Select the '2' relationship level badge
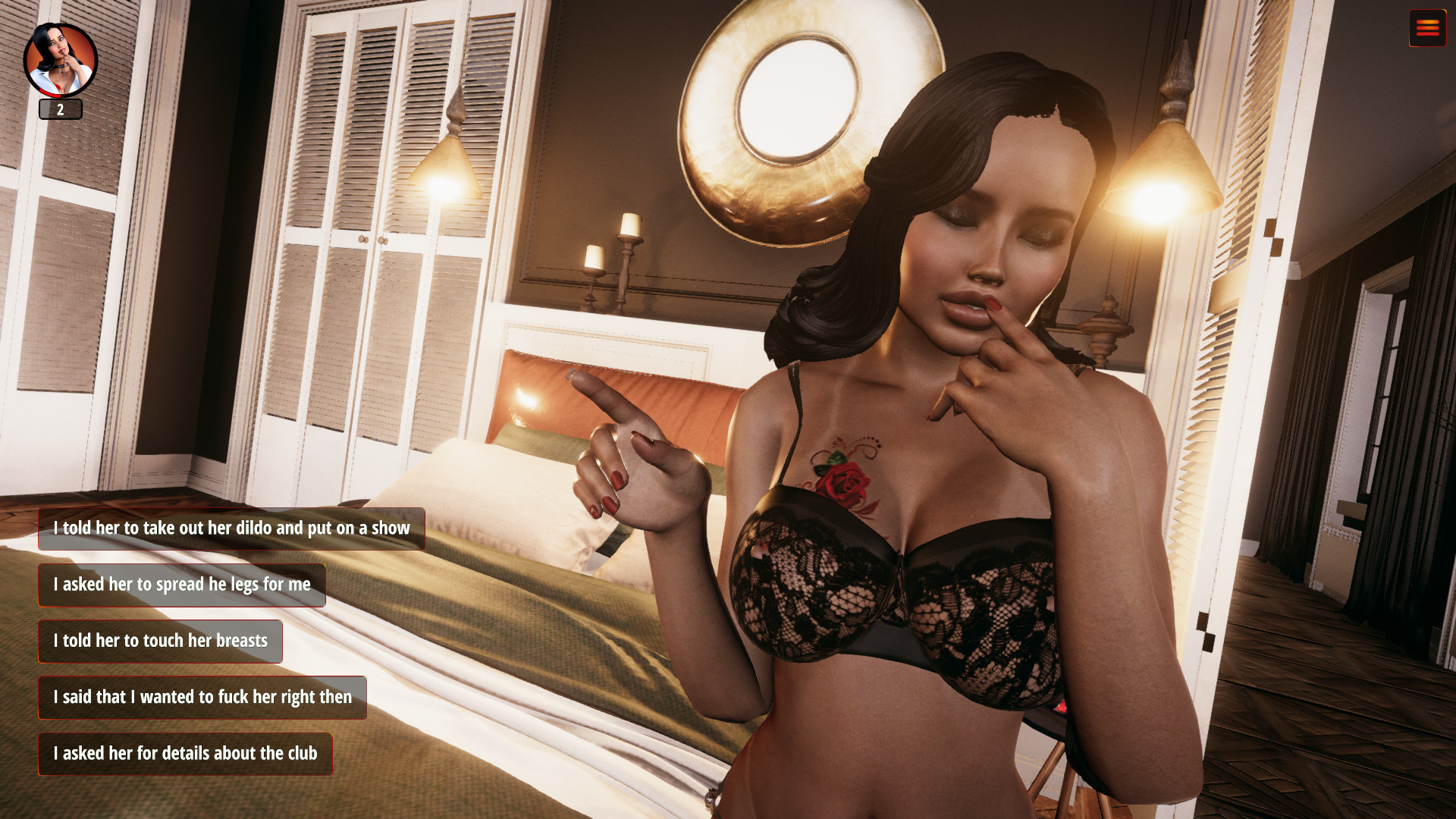This screenshot has height=819, width=1456. [60, 109]
